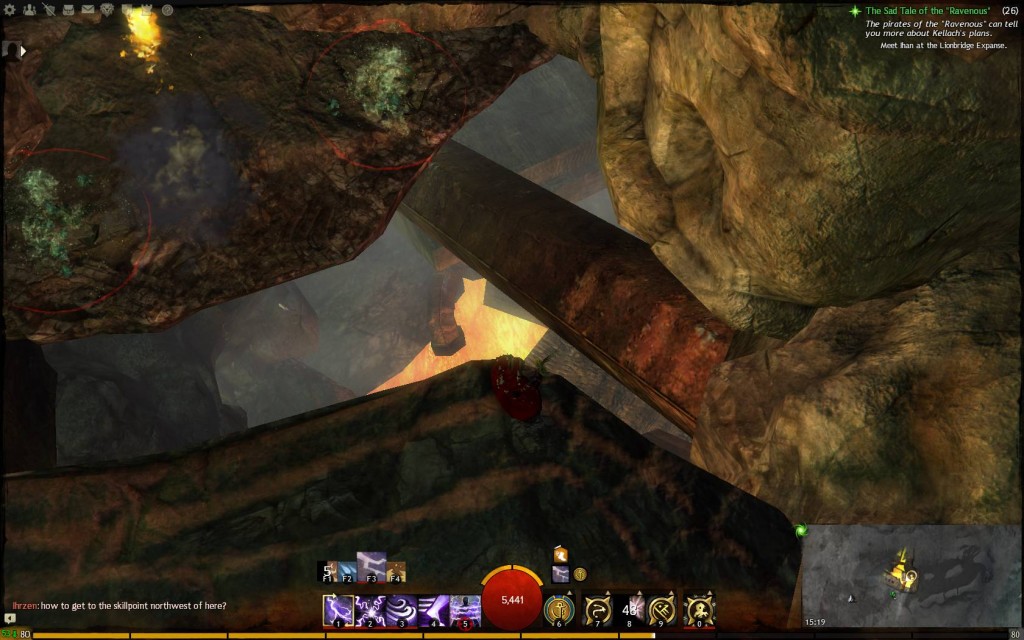Screen dimensions: 1024x640
Task: Open the gear-shaped game menu
Action: pos(9,10)
